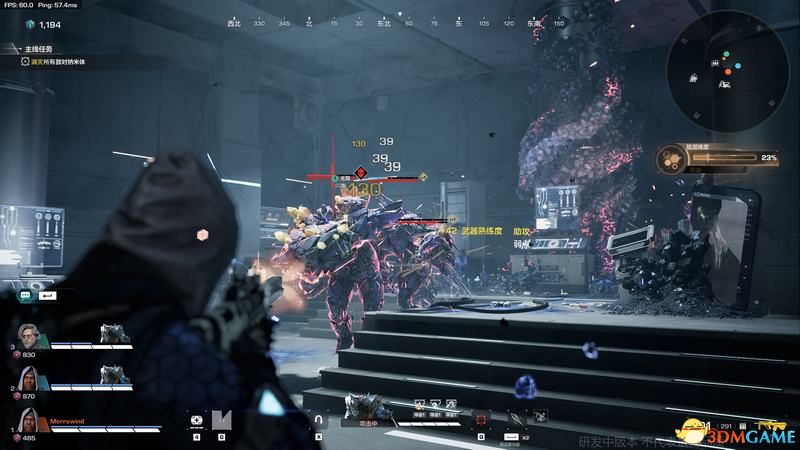The image size is (800, 450).
Task: Select teammate 3's portrait
Action: pos(29,339)
